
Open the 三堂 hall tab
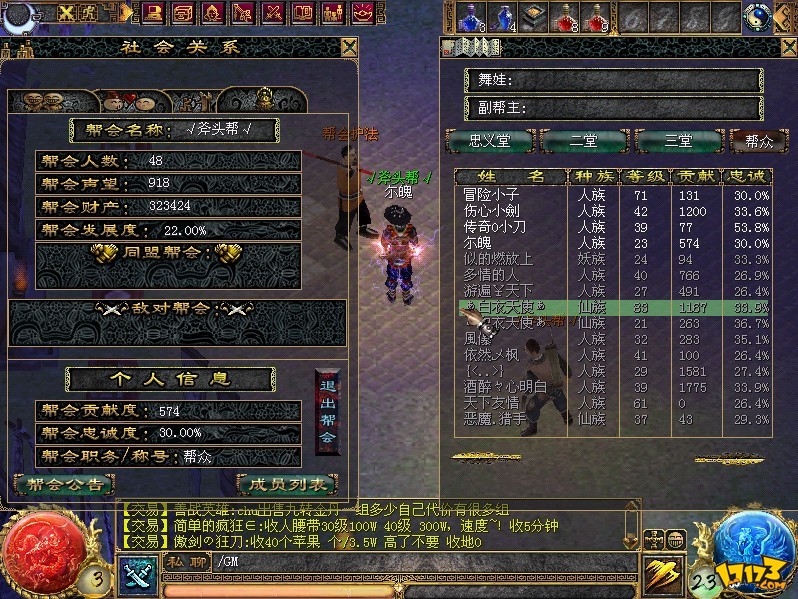pyautogui.click(x=678, y=141)
